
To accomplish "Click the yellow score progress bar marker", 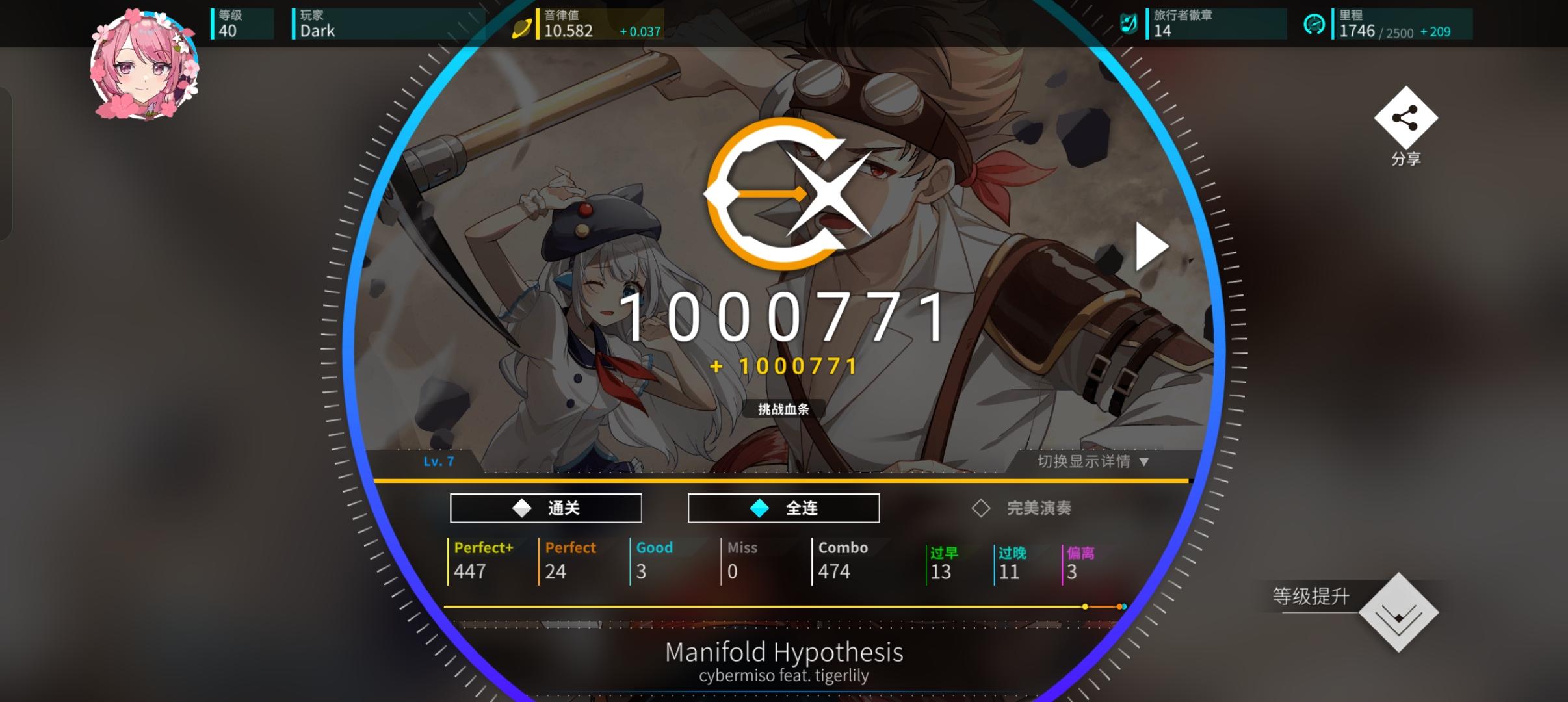I will [1084, 606].
